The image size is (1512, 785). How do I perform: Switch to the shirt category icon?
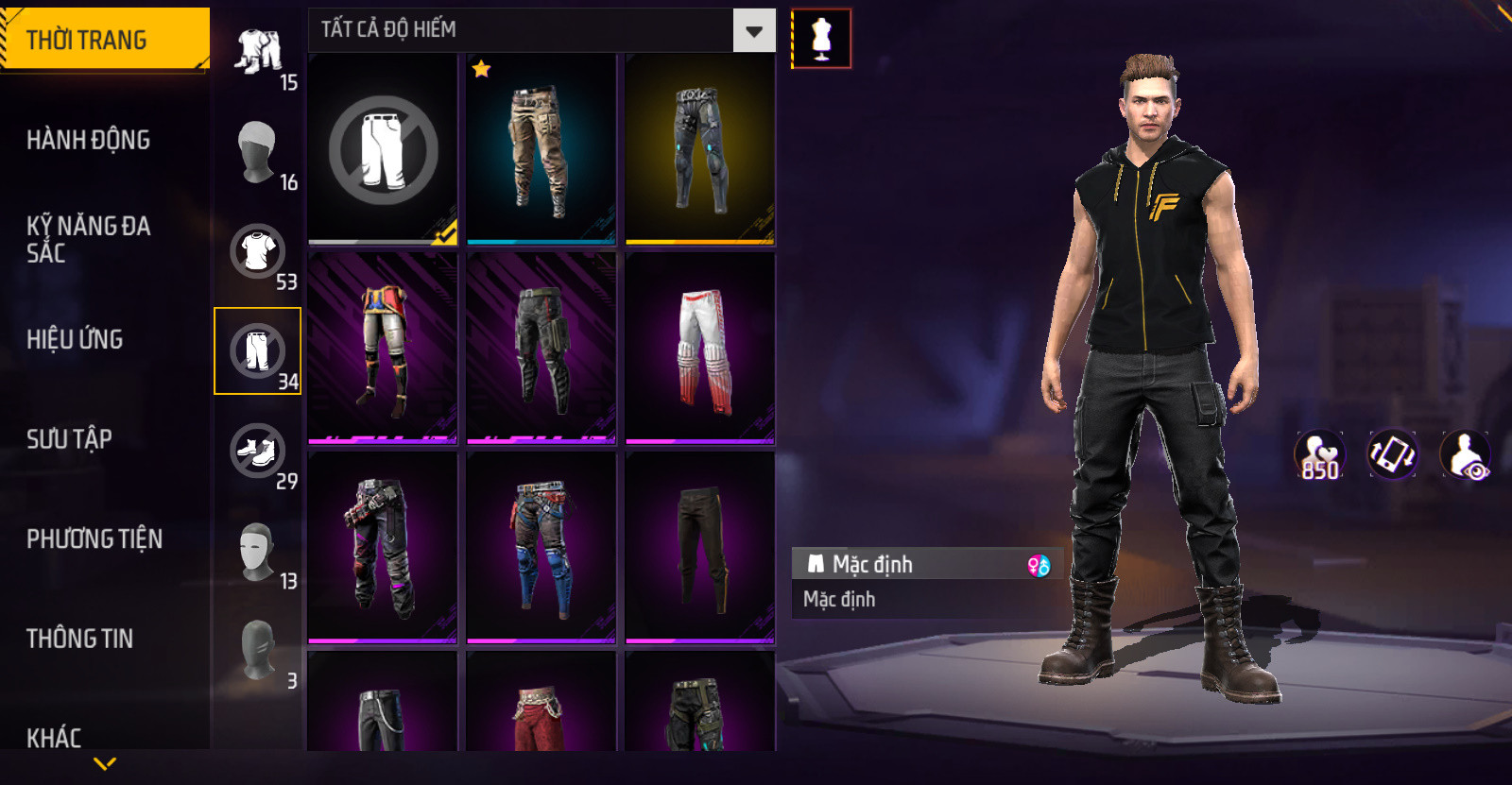point(257,251)
